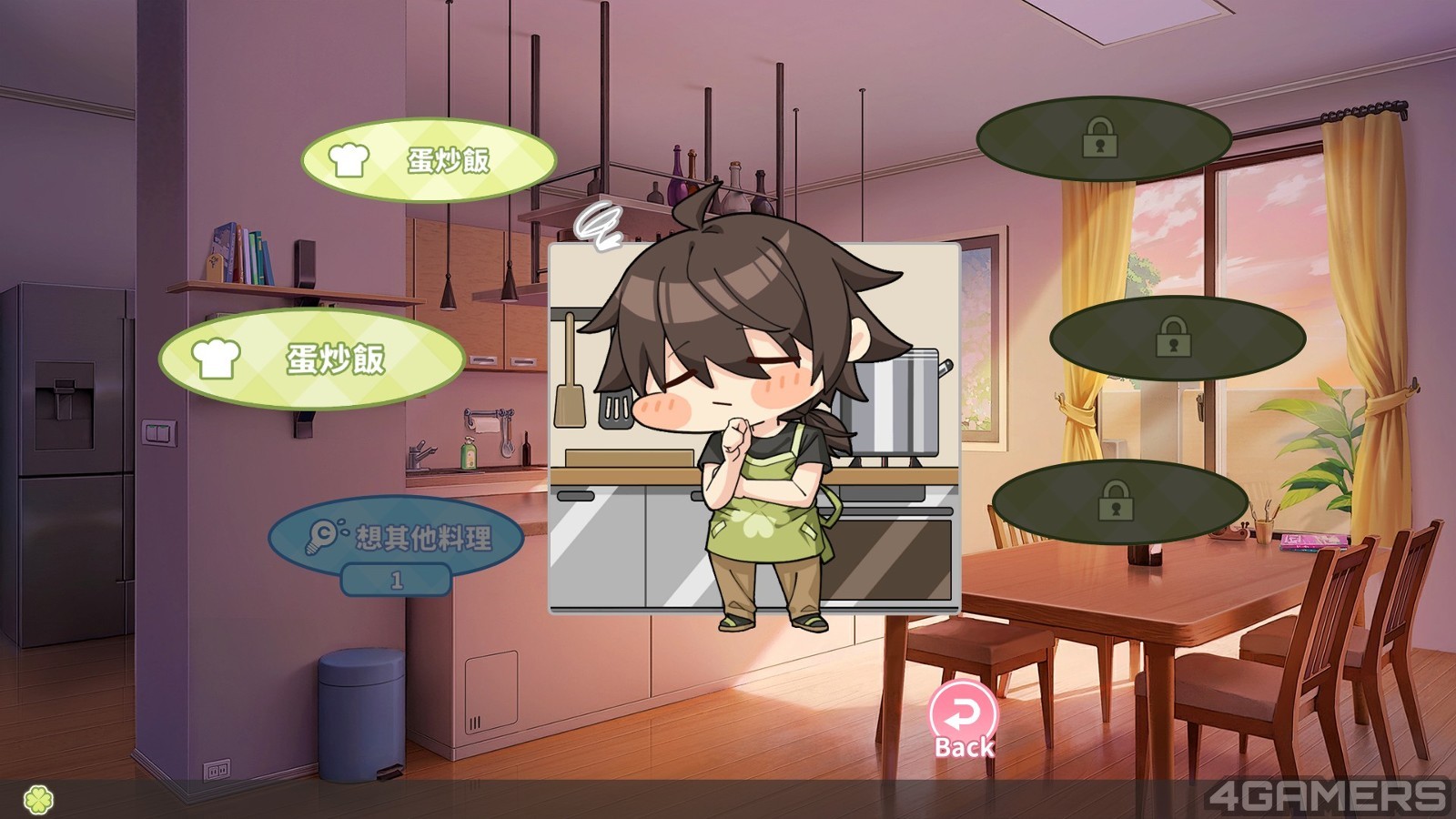Choose the smaller 蛋炒飯 recipe button
The image size is (1456, 819).
(429, 160)
